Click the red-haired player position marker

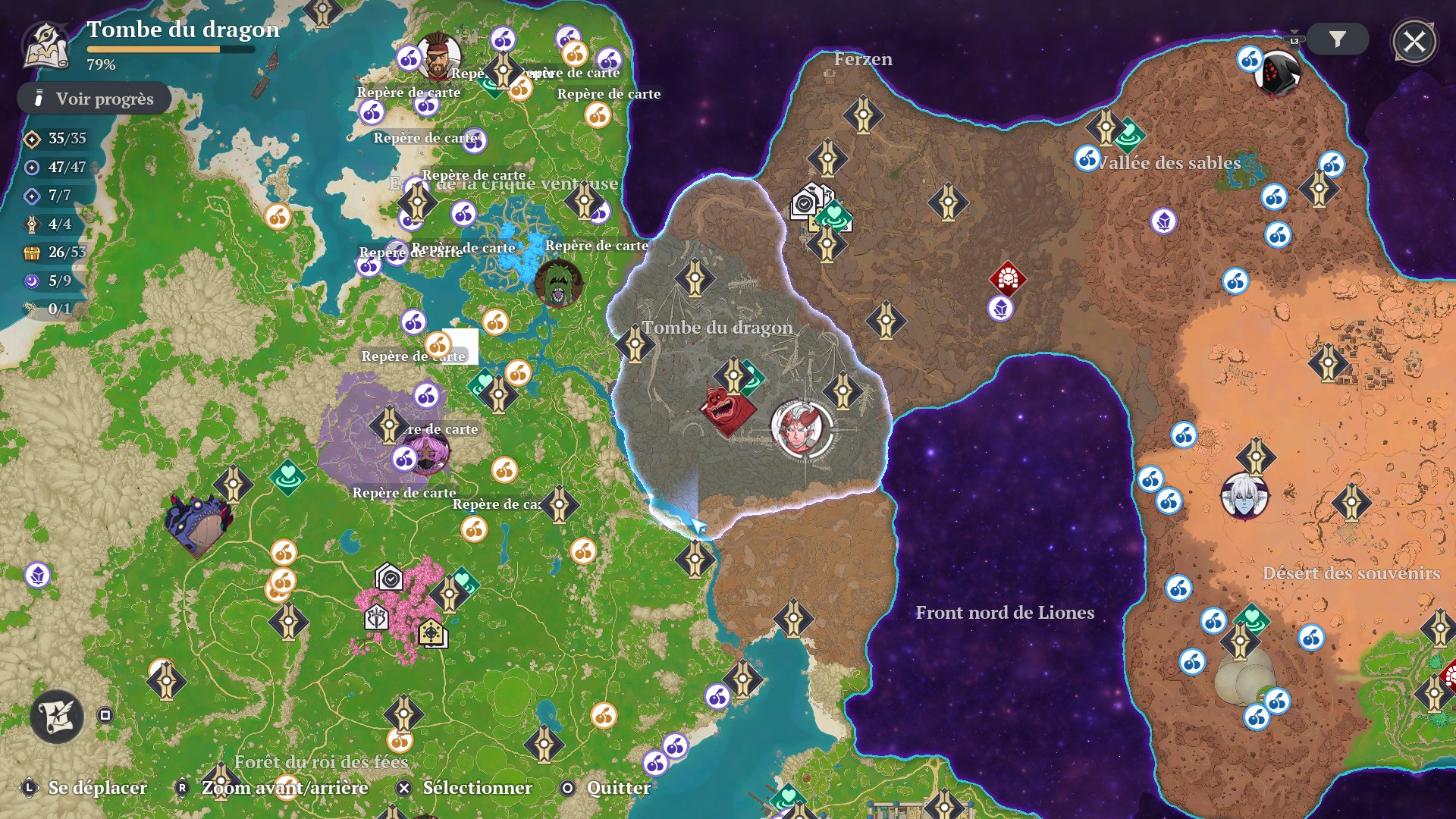coord(801,428)
